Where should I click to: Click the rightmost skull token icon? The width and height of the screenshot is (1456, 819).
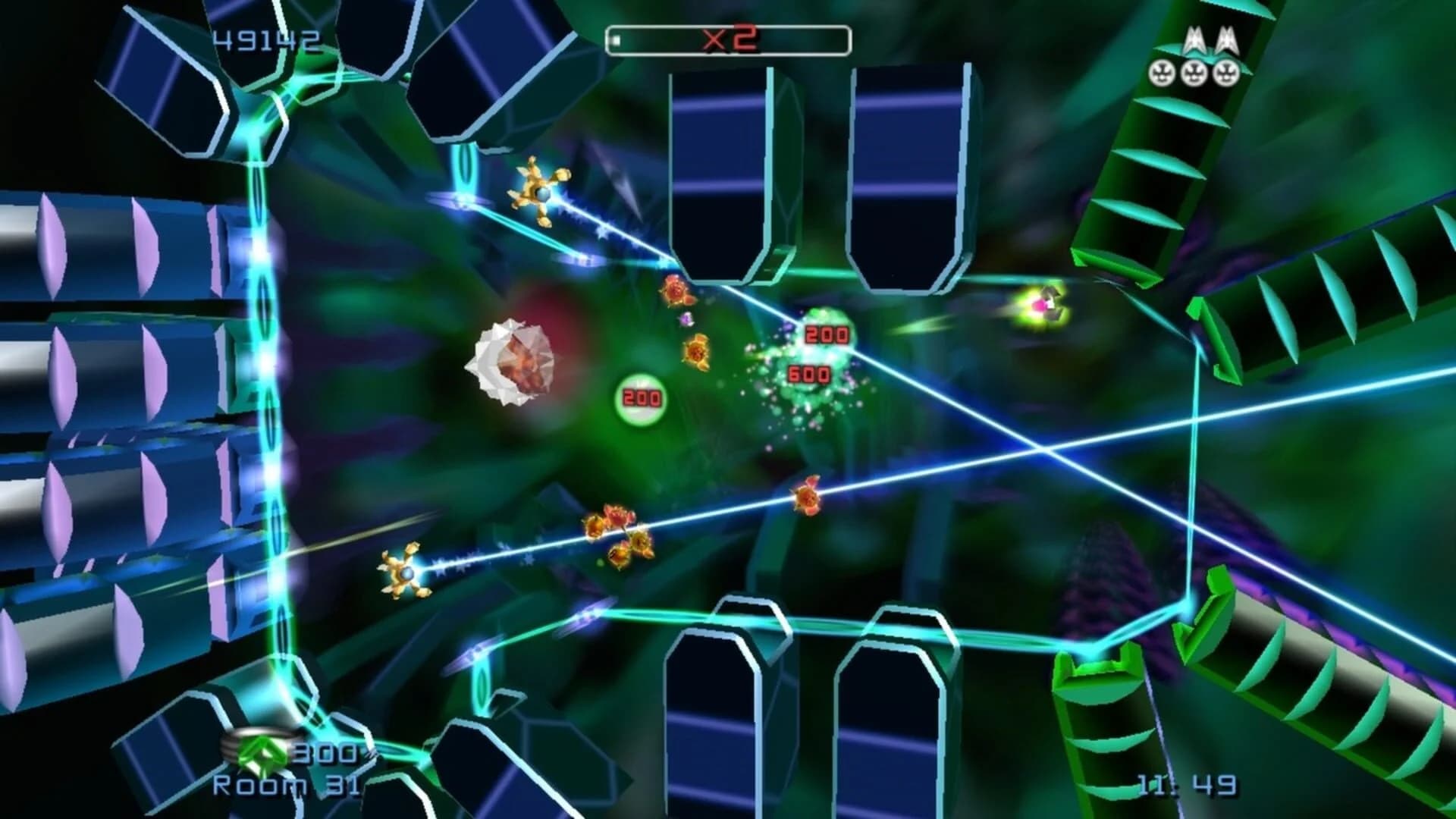click(x=1226, y=72)
